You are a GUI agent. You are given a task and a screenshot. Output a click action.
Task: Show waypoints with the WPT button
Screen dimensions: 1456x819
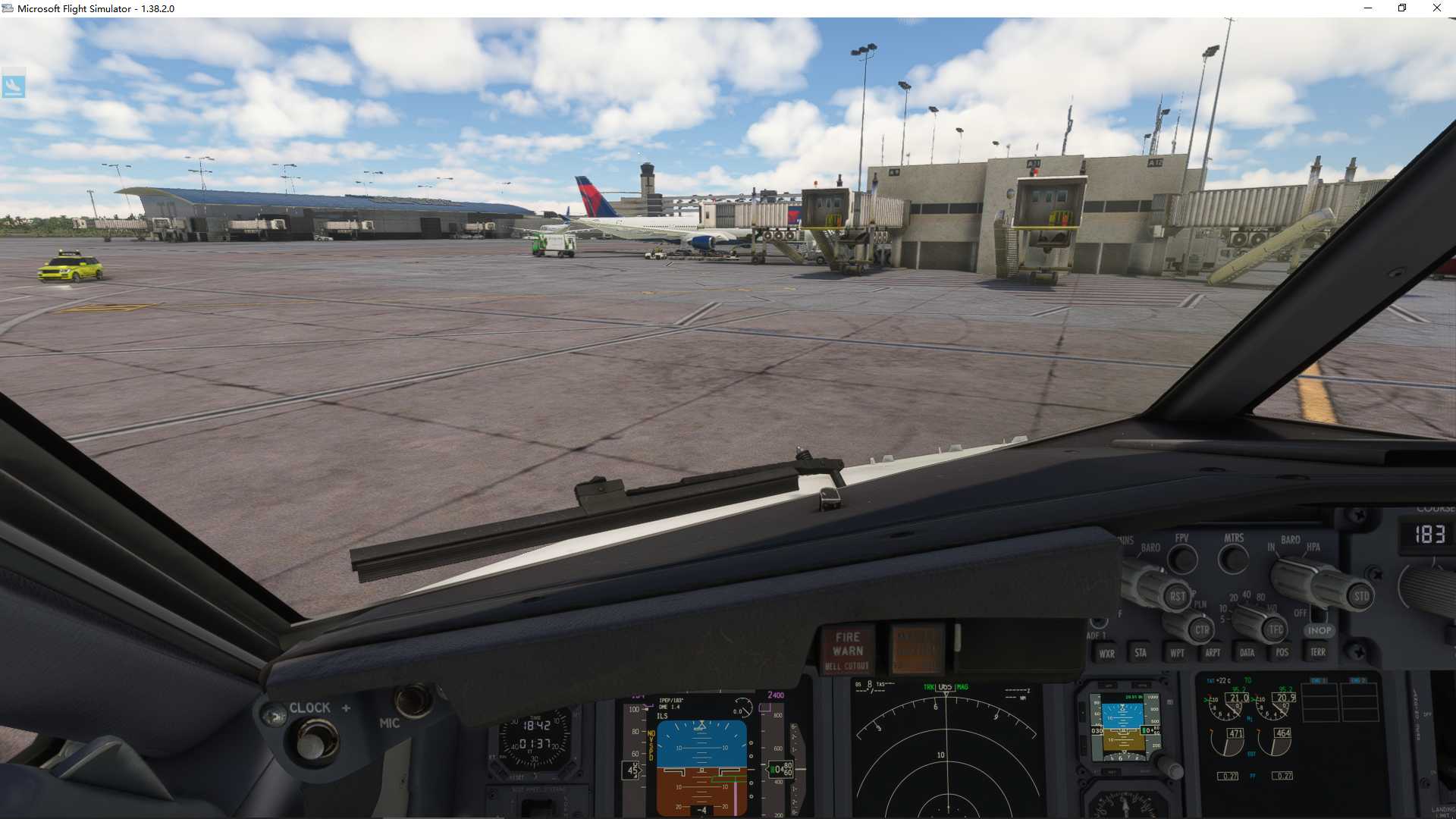click(x=1178, y=652)
